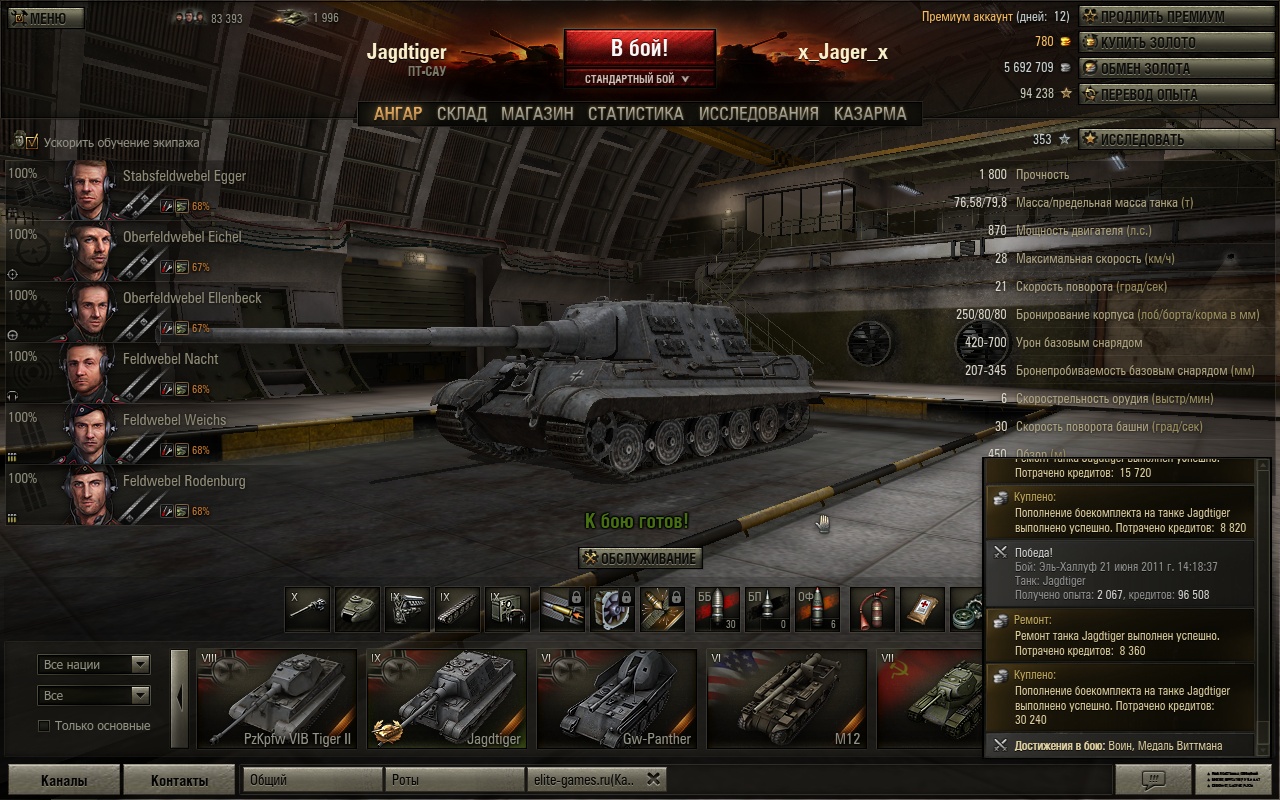Open the ОБСЛУЖИВАНИЕ service button
The image size is (1280, 800).
(x=640, y=558)
